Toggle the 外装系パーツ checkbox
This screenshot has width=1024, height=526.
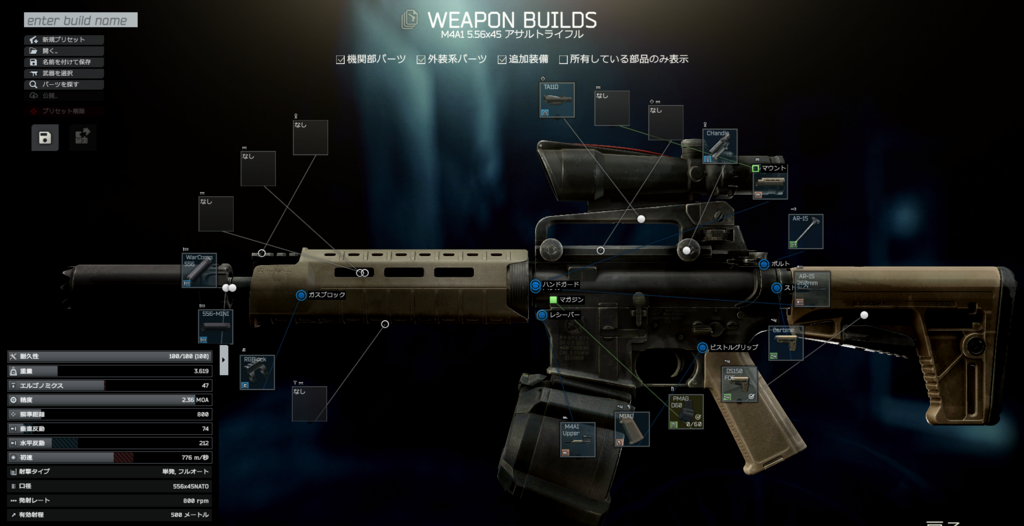[x=423, y=59]
